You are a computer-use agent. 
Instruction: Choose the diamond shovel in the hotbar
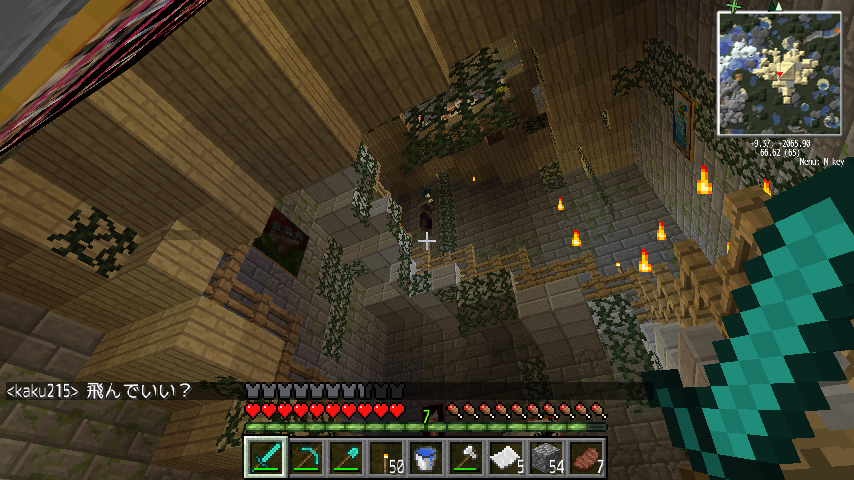pos(346,458)
